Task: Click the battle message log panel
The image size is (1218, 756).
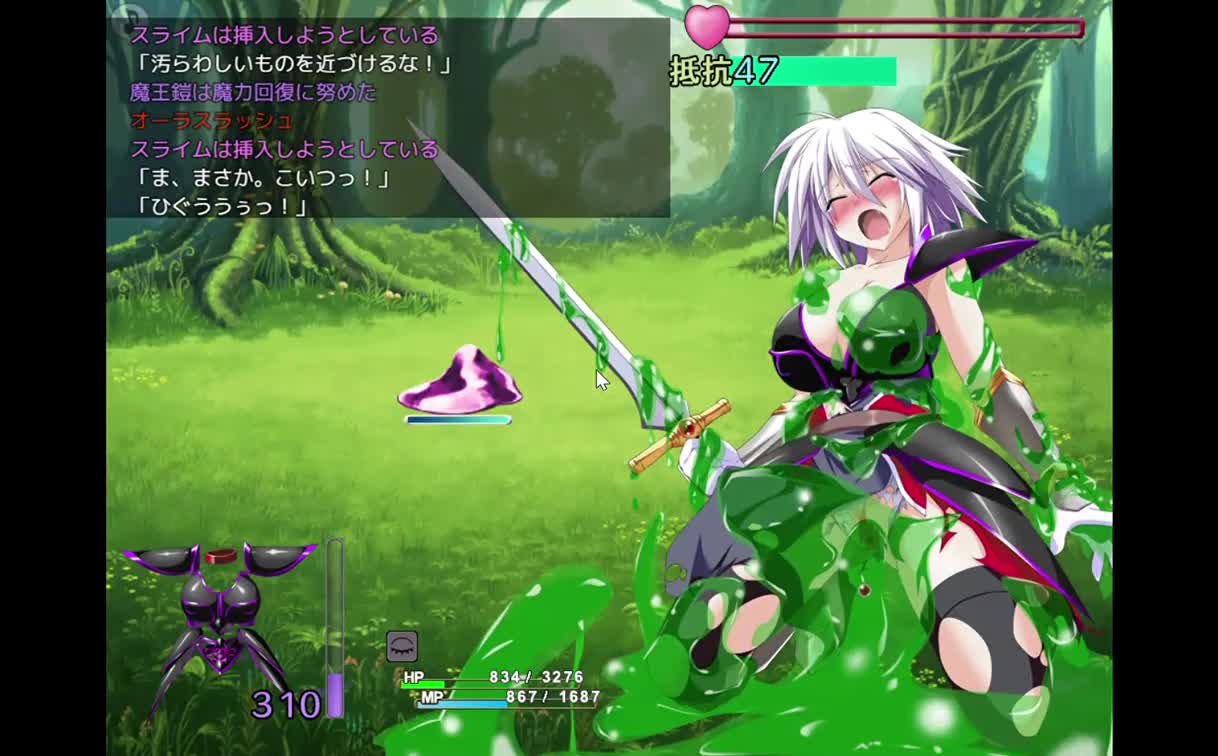Action: [x=388, y=118]
